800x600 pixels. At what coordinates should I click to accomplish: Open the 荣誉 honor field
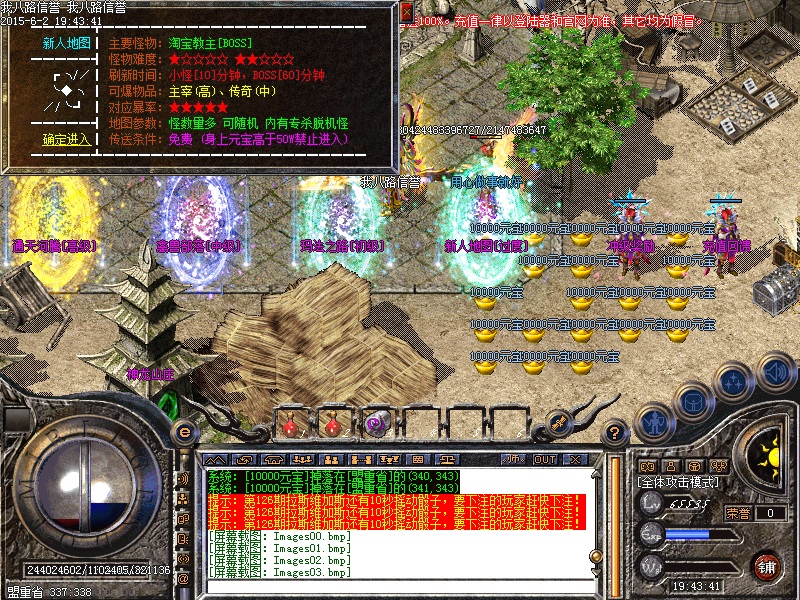pyautogui.click(x=740, y=513)
